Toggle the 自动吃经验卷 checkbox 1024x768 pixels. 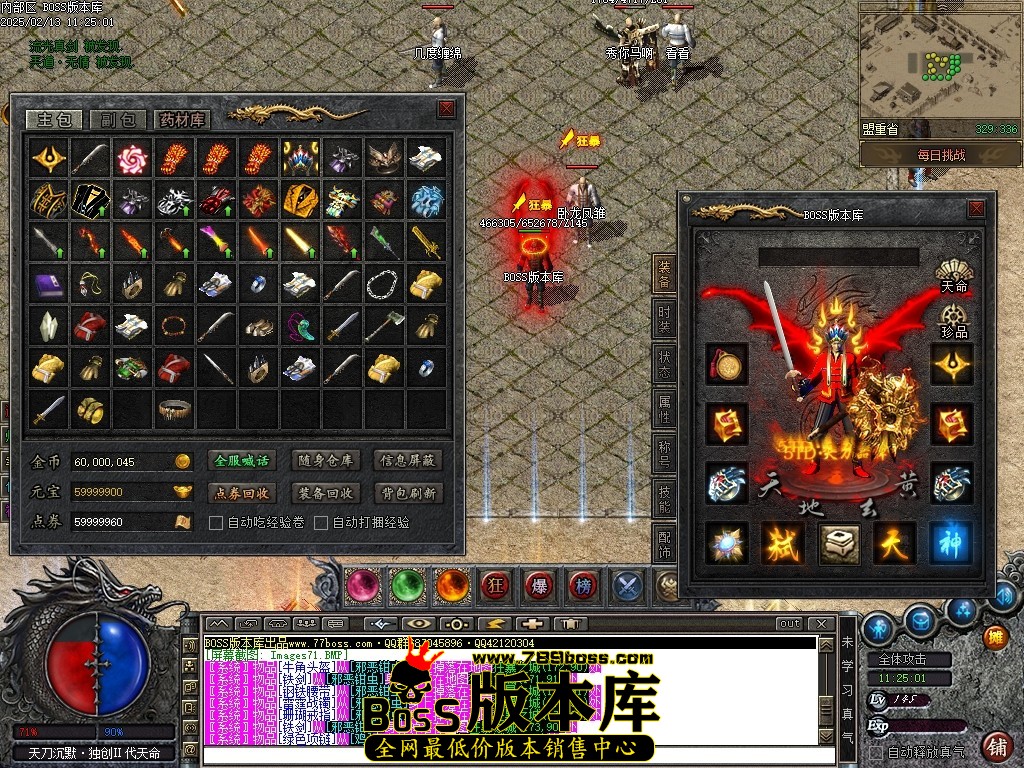click(x=215, y=523)
